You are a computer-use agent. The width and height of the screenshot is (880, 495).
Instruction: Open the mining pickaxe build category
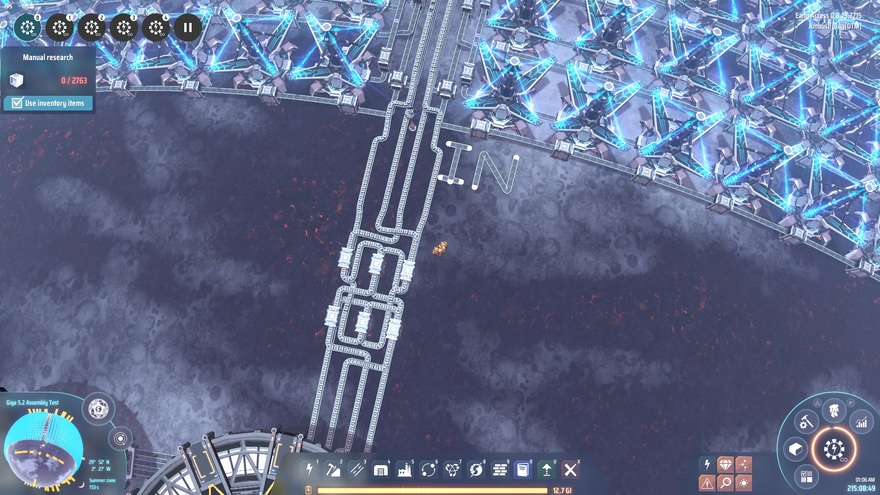coord(334,469)
